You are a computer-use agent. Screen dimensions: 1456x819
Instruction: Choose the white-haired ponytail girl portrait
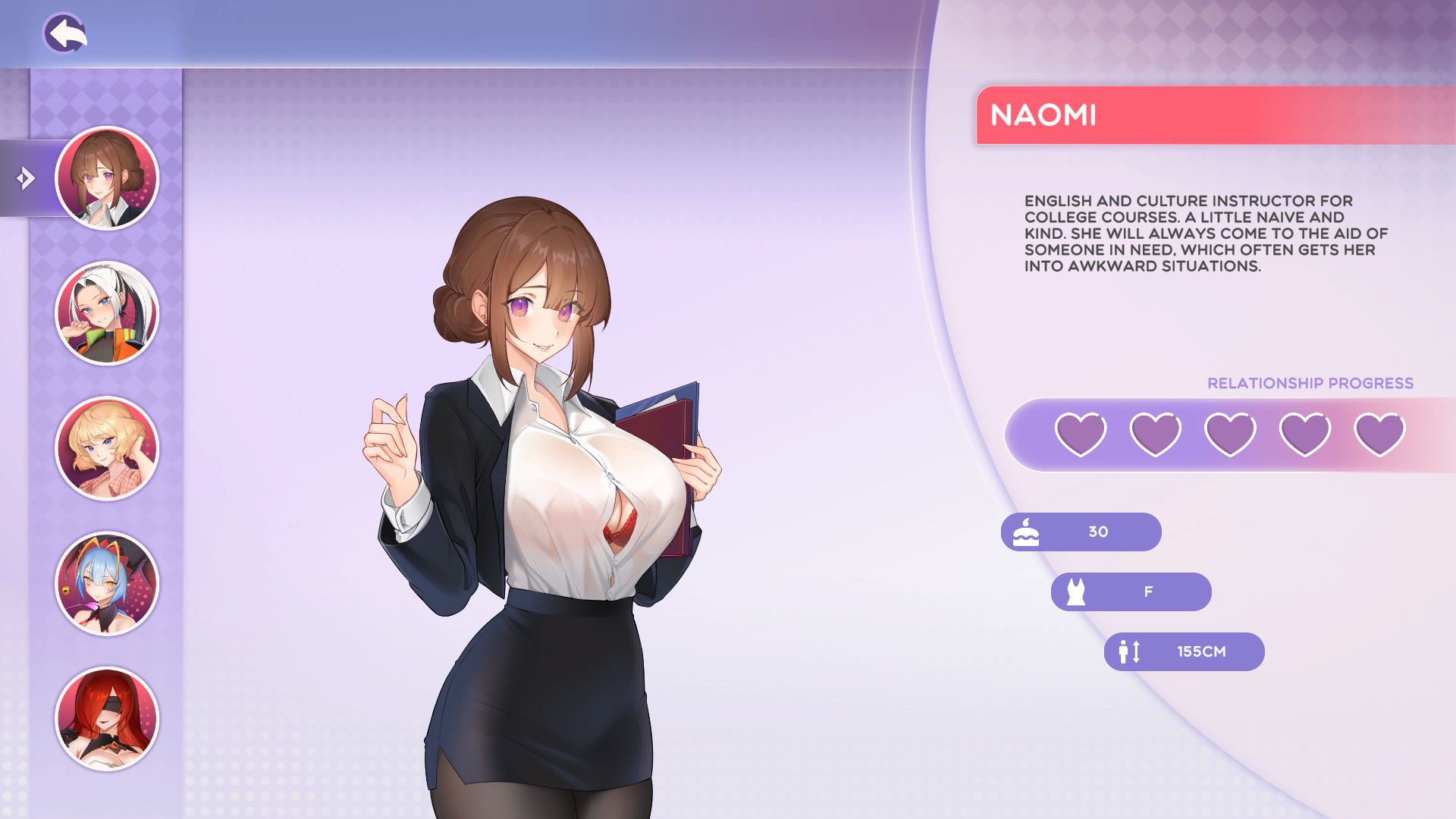point(107,313)
